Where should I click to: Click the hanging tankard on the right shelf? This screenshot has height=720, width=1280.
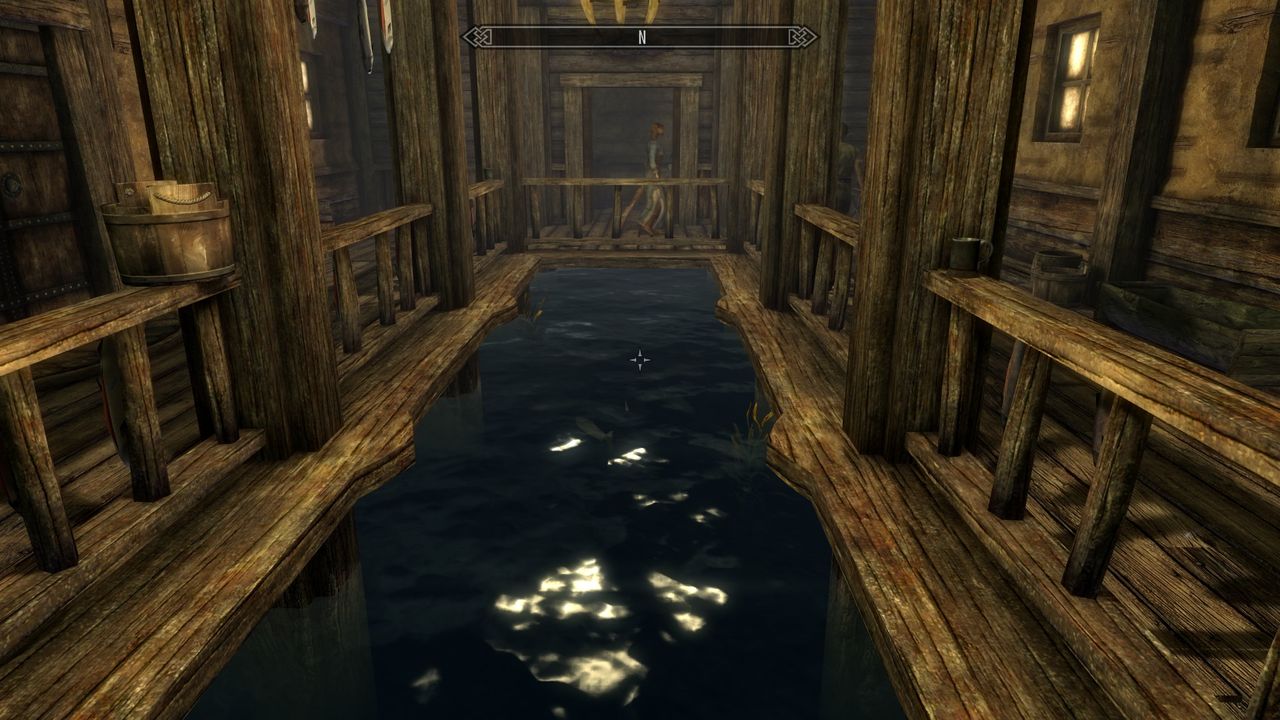(x=965, y=253)
